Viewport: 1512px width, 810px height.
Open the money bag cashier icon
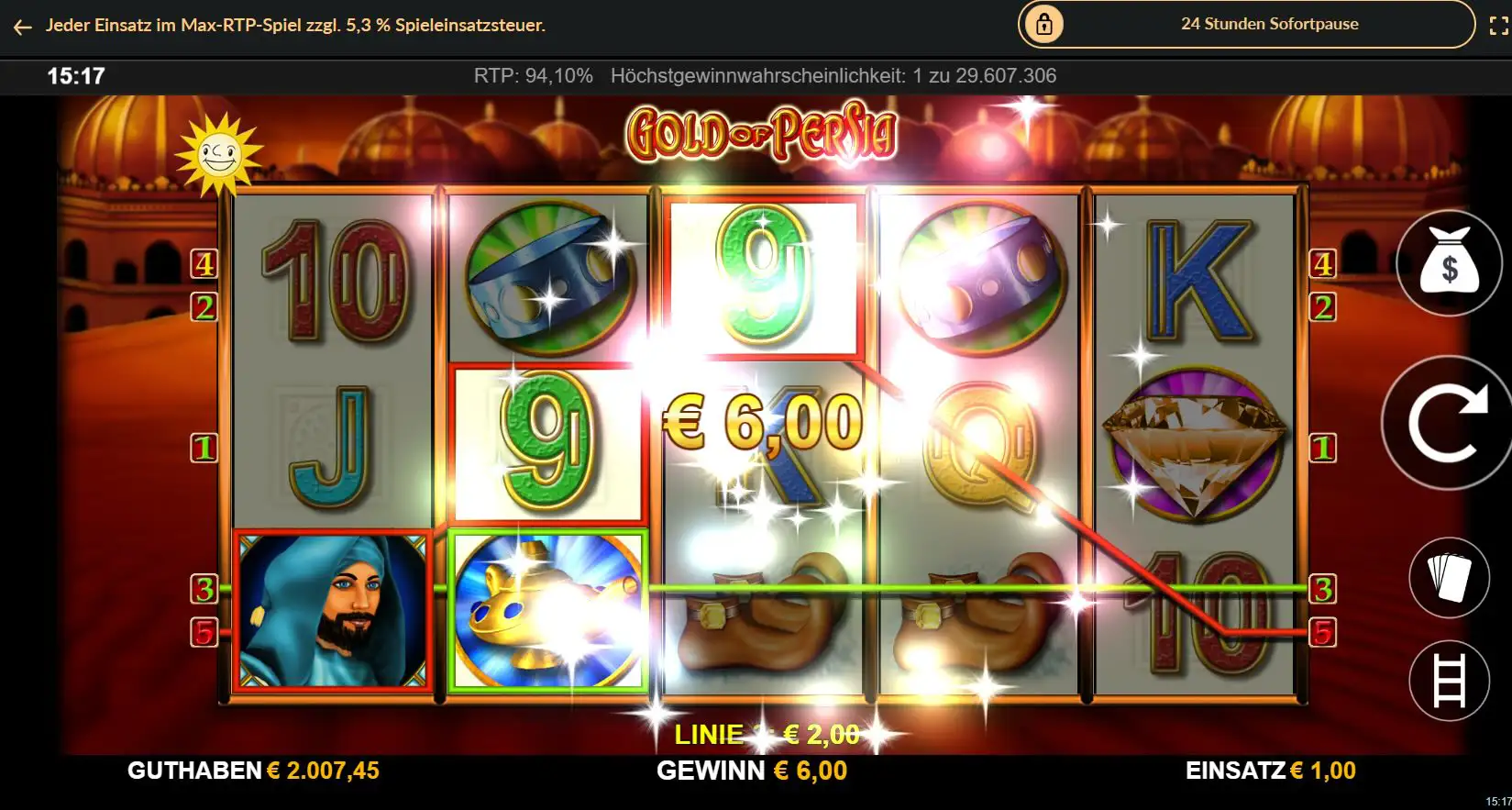(x=1449, y=264)
